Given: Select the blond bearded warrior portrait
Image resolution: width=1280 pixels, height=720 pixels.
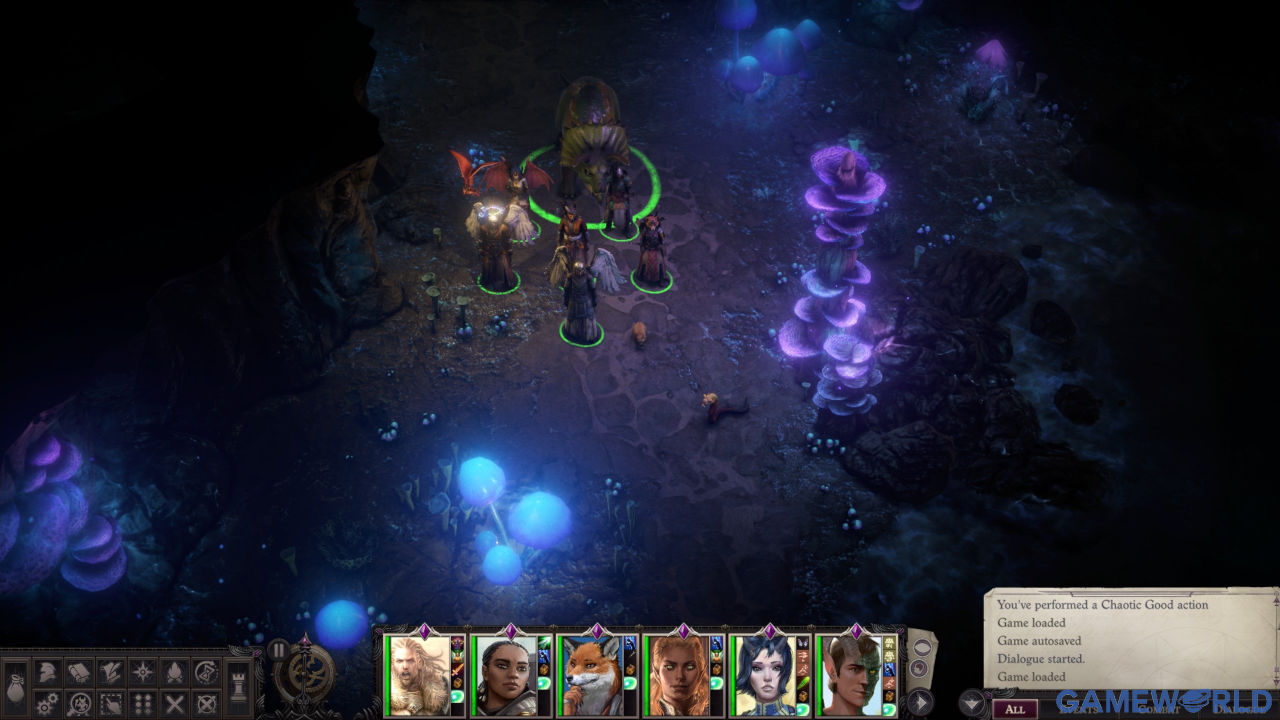Looking at the screenshot, I should point(417,676).
